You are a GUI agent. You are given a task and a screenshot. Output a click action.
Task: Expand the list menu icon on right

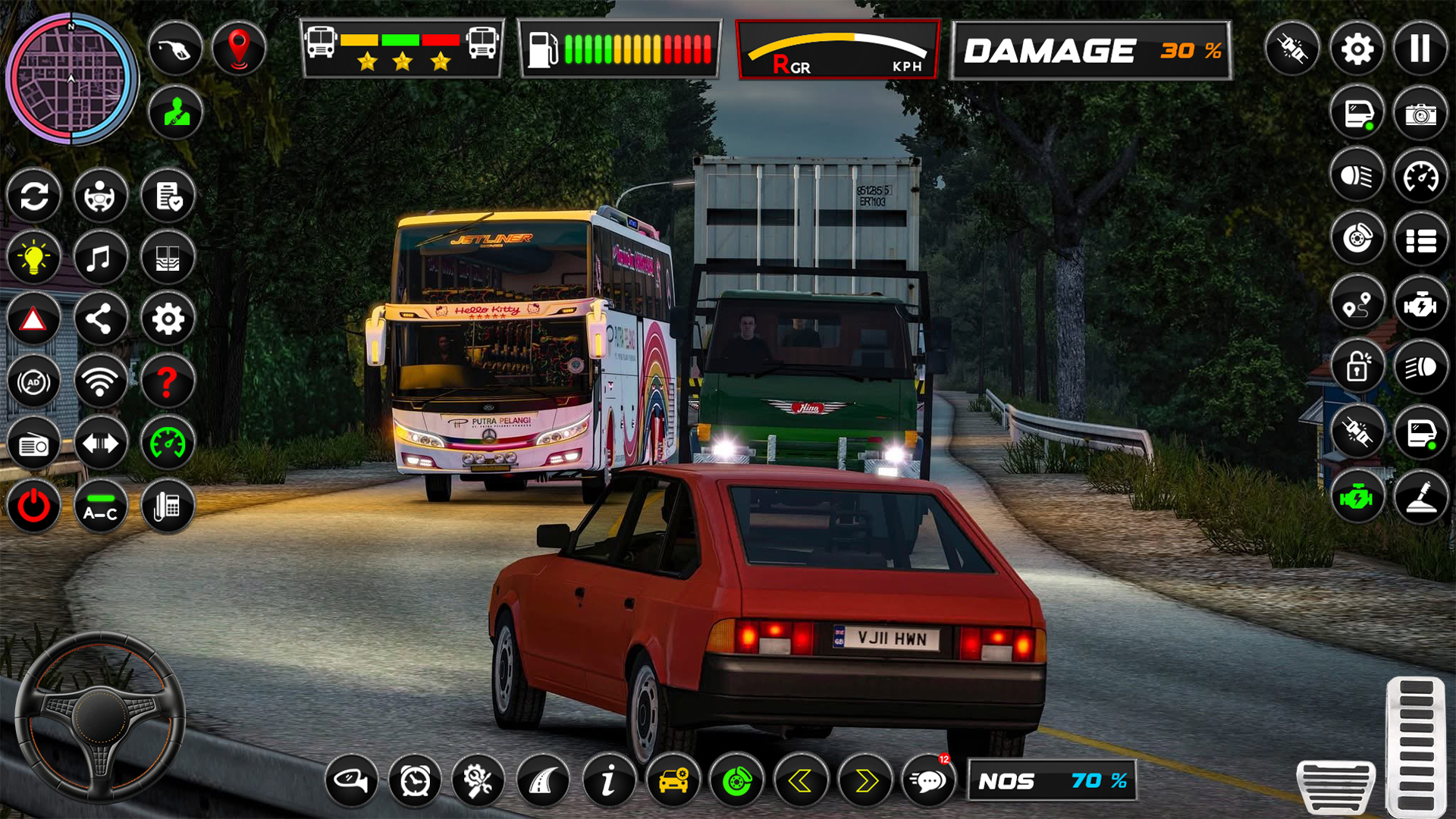(x=1423, y=237)
